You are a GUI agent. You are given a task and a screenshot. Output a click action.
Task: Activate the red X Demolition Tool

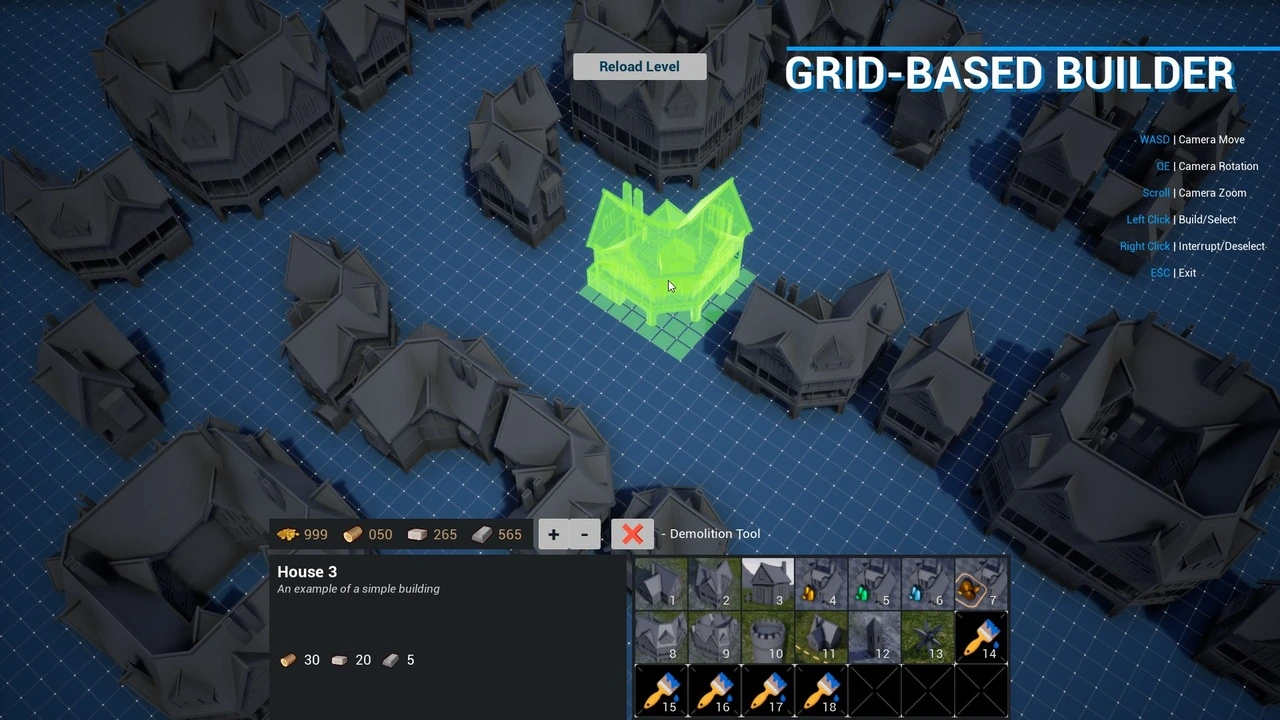coord(632,534)
